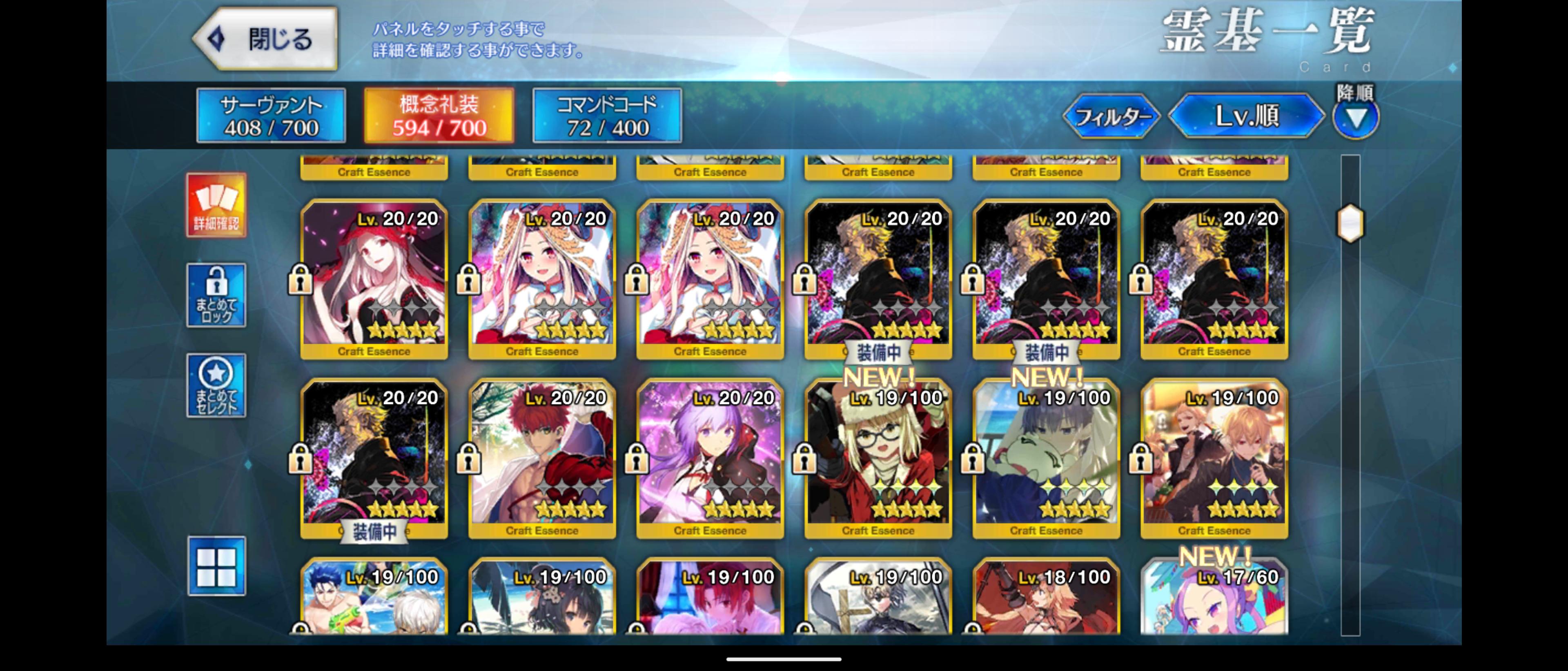
Task: Select the blonde girl with glasses card
Action: (x=878, y=458)
